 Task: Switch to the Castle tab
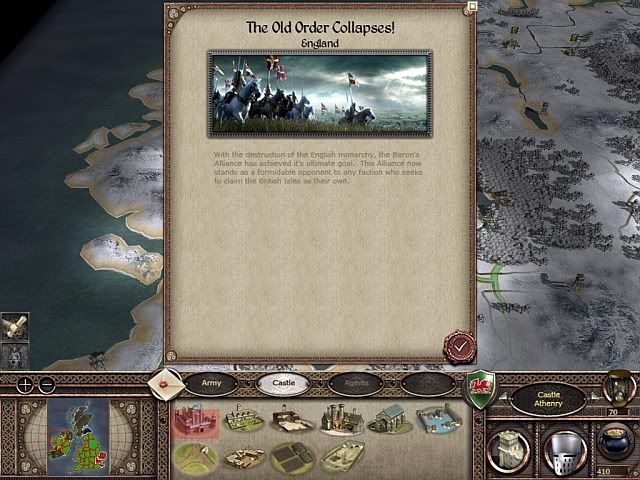(x=282, y=382)
